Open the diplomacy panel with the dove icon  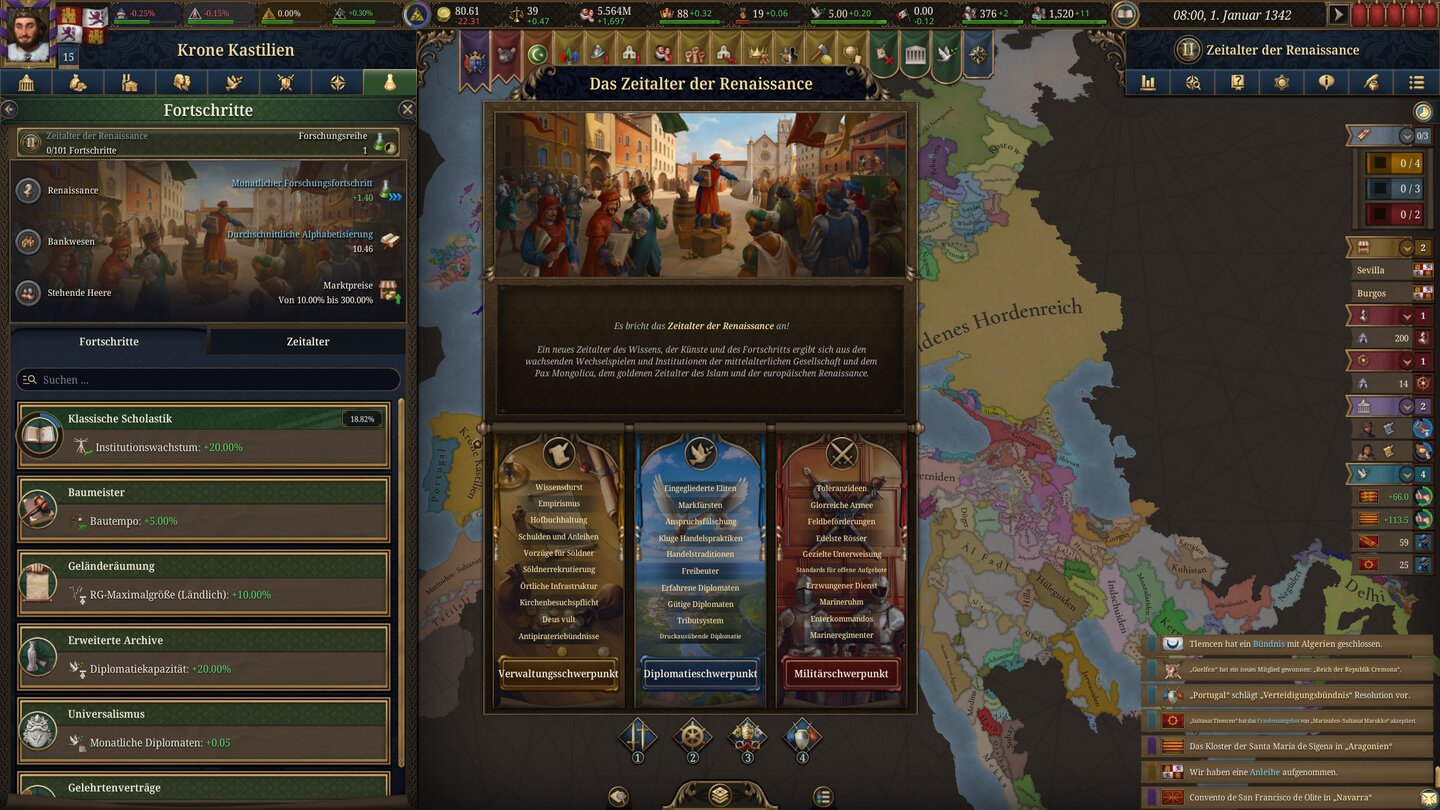click(x=232, y=82)
